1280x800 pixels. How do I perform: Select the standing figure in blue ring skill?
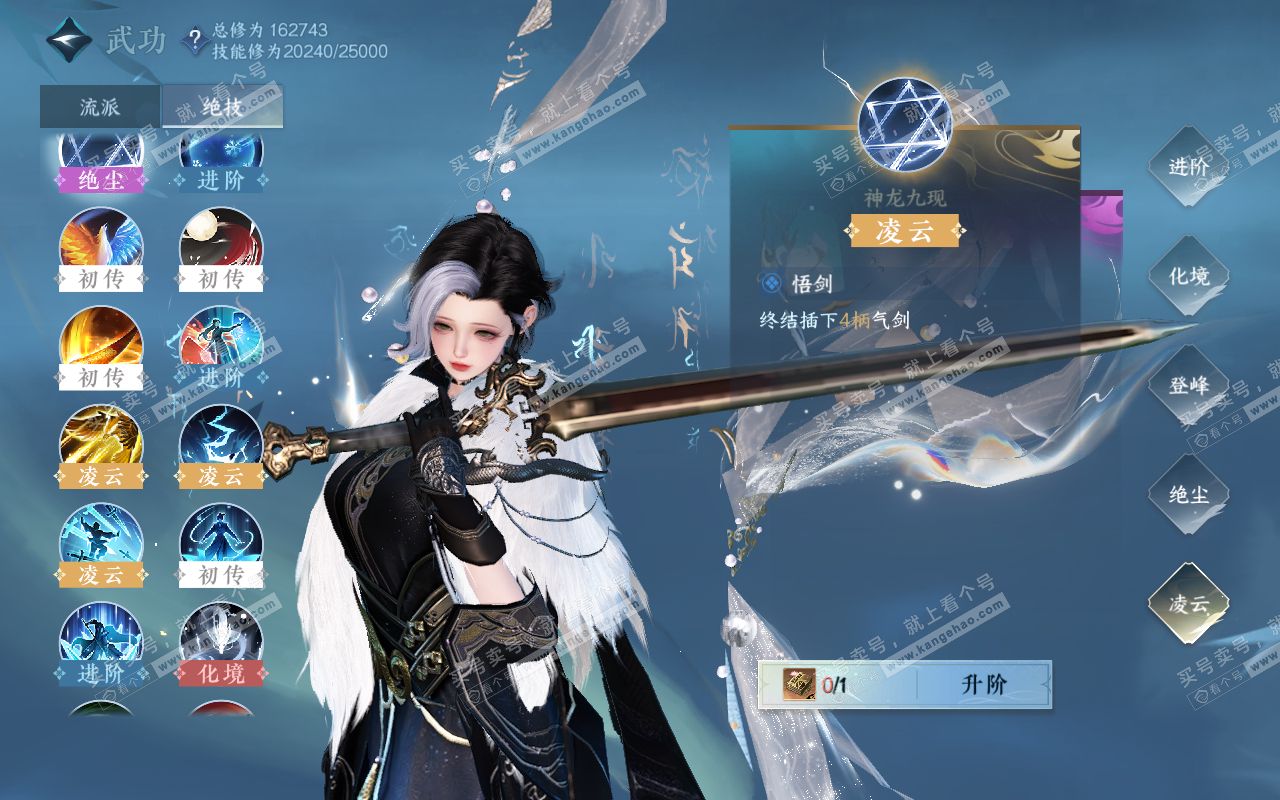pos(221,538)
